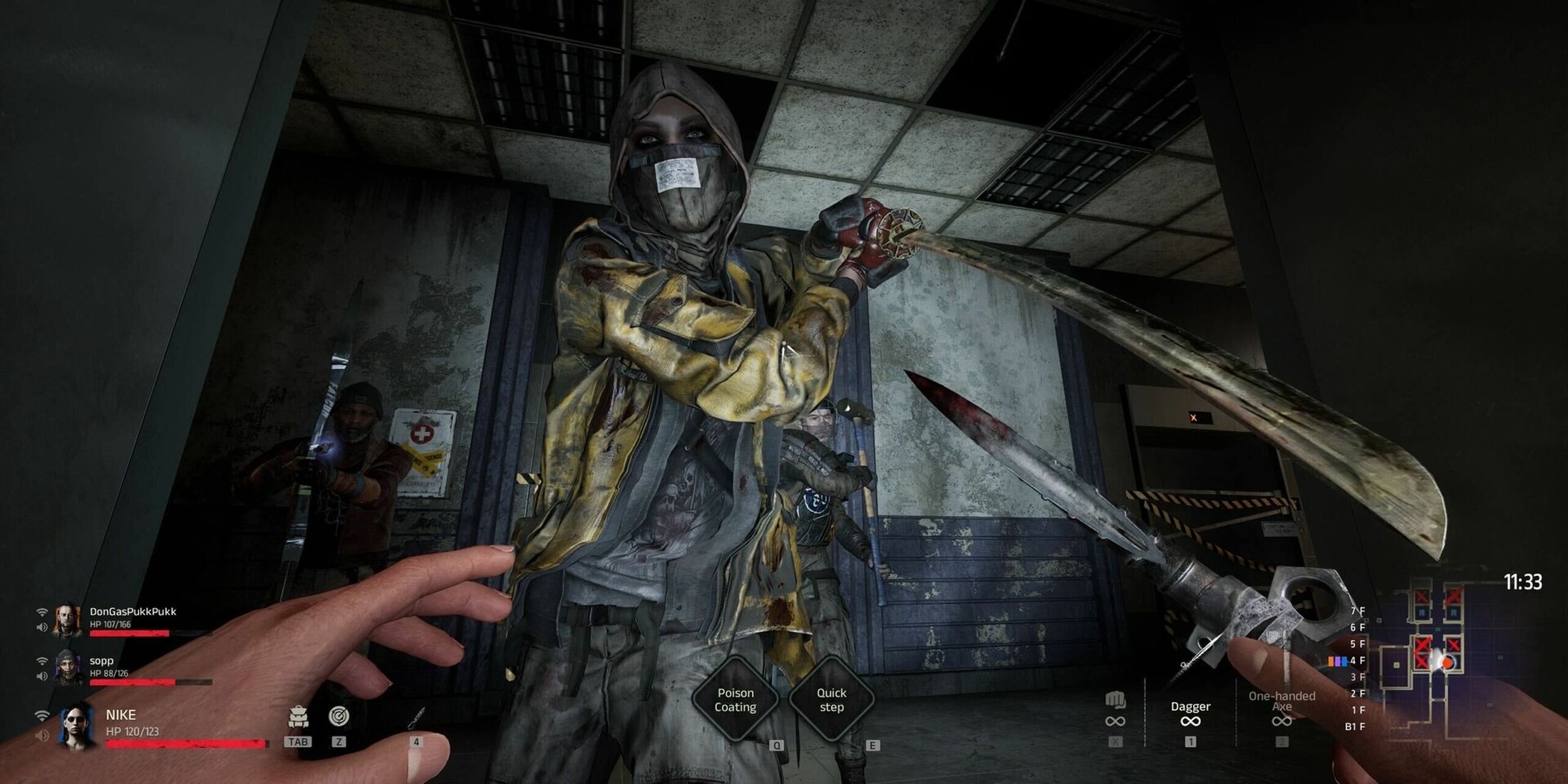The width and height of the screenshot is (1568, 784).
Task: Click NIKE's connection signal icon
Action: pos(43,716)
